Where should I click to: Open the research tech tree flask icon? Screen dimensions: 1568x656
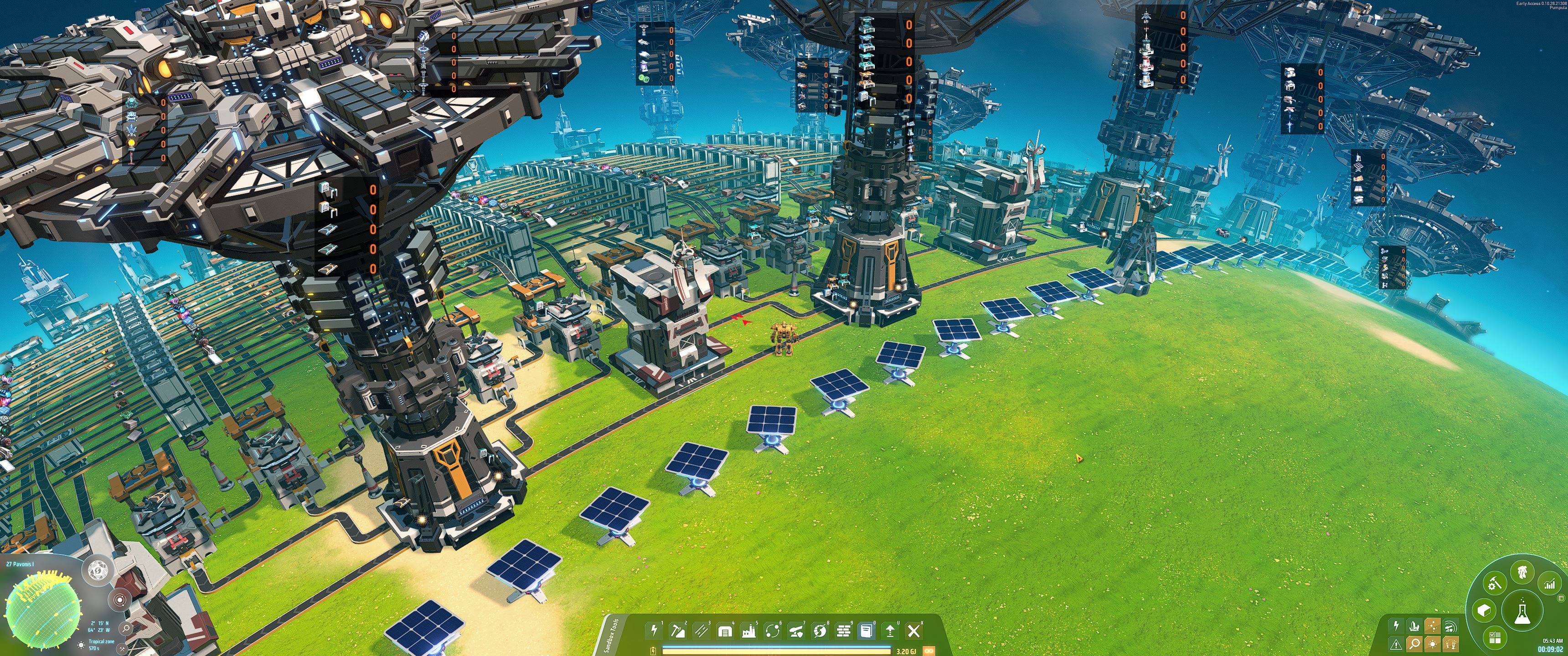(1523, 611)
